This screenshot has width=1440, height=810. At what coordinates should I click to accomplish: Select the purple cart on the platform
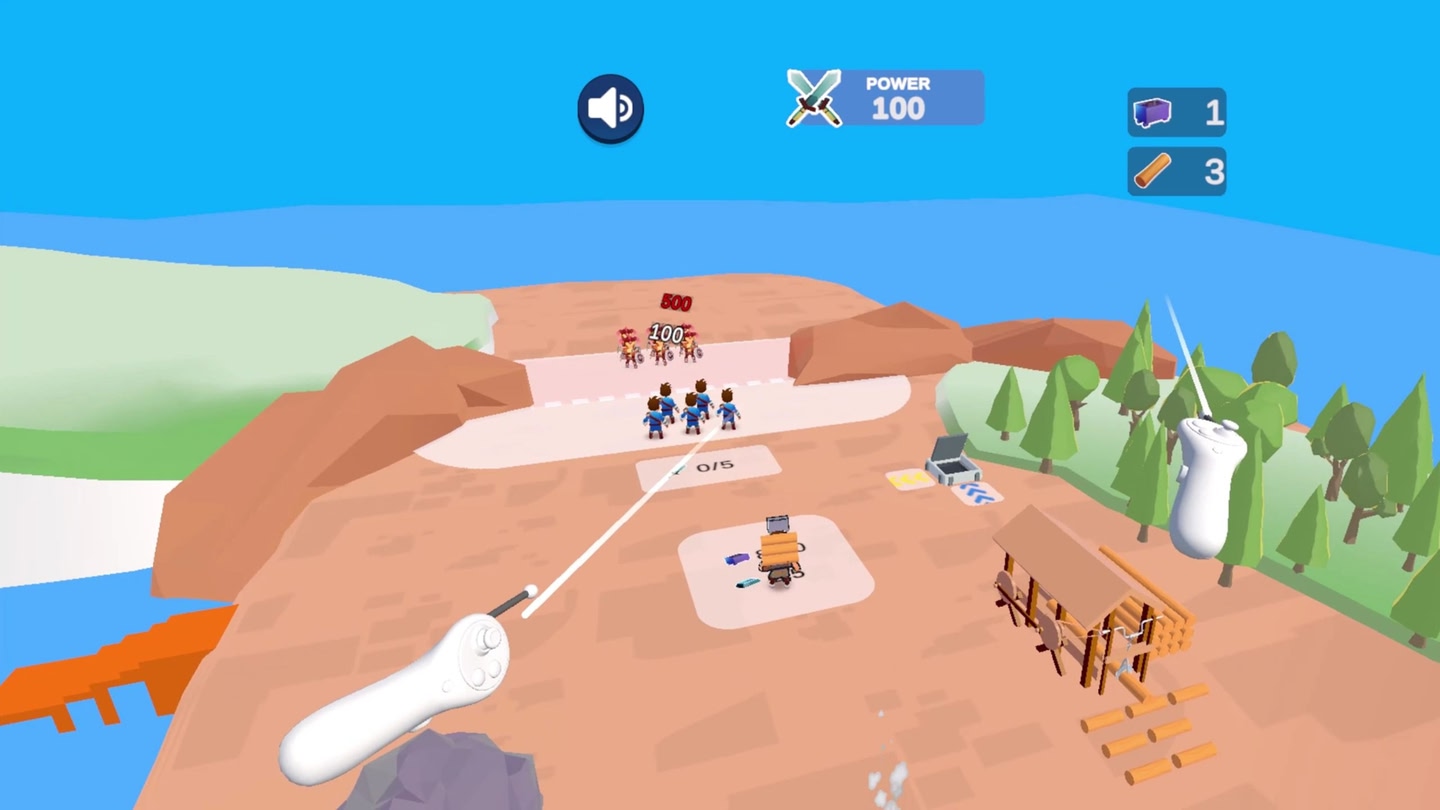coord(737,557)
